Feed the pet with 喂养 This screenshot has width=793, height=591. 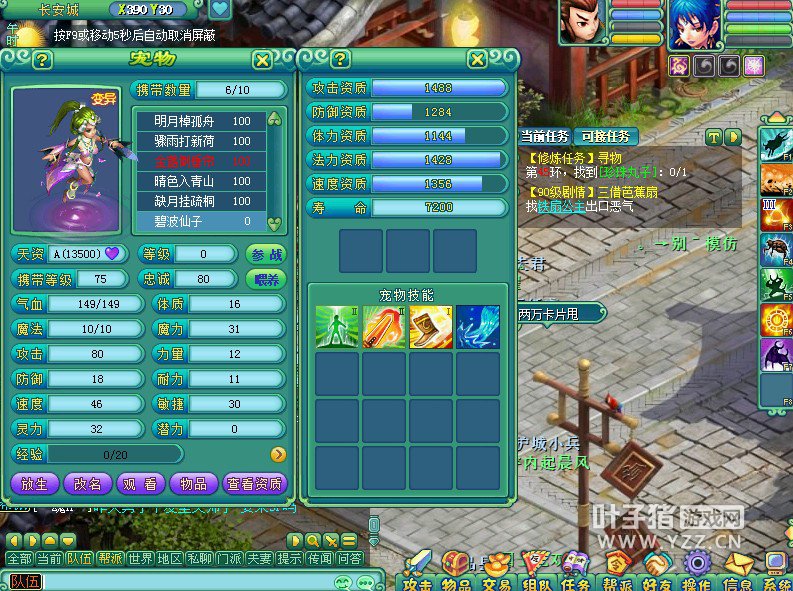(x=265, y=279)
